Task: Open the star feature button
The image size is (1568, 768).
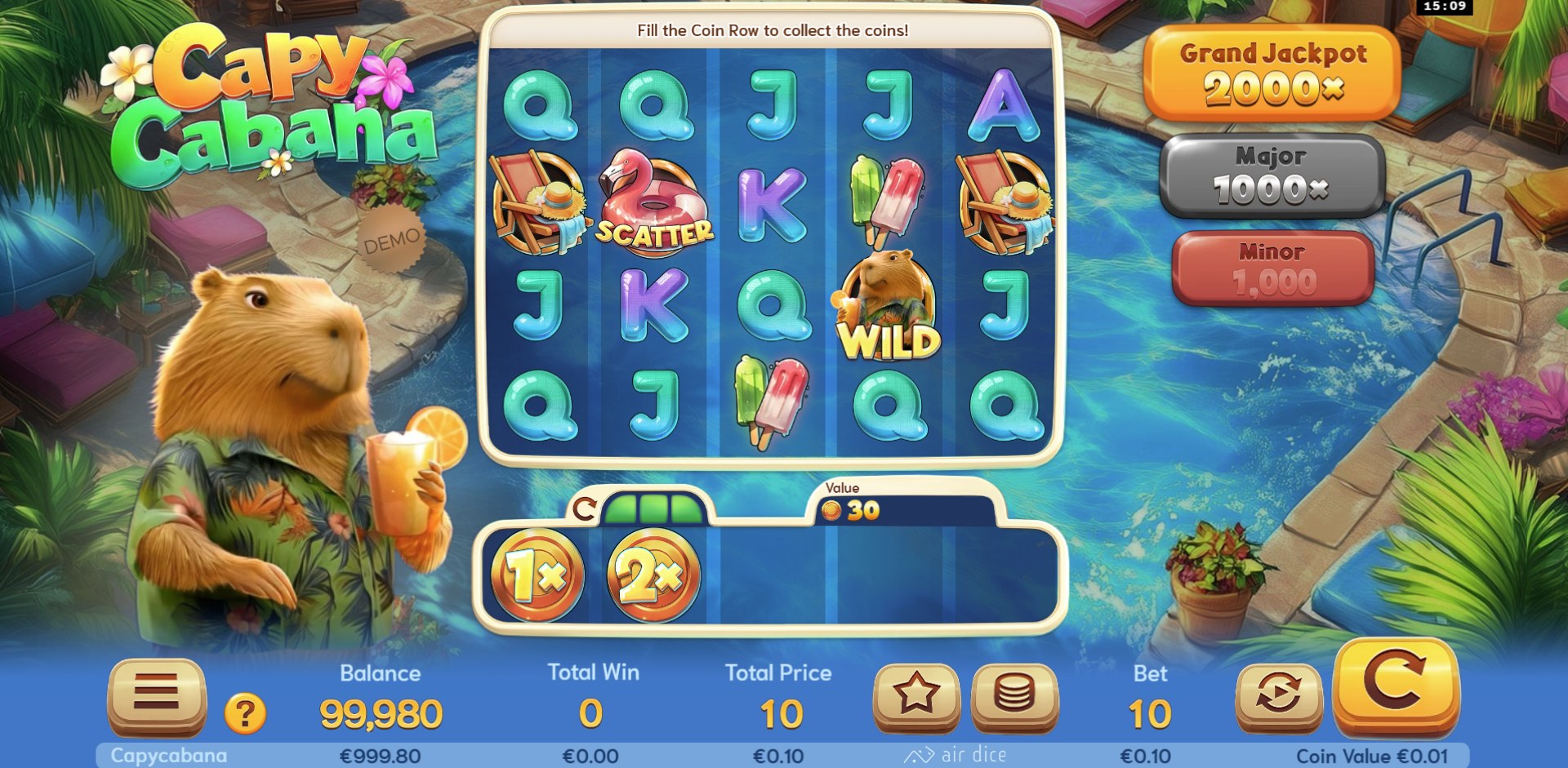Action: coord(915,695)
